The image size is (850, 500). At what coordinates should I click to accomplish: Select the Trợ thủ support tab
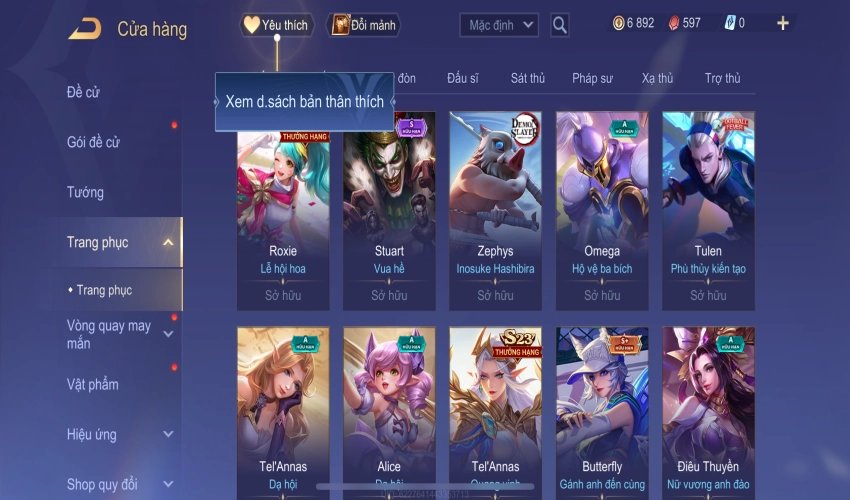[722, 78]
